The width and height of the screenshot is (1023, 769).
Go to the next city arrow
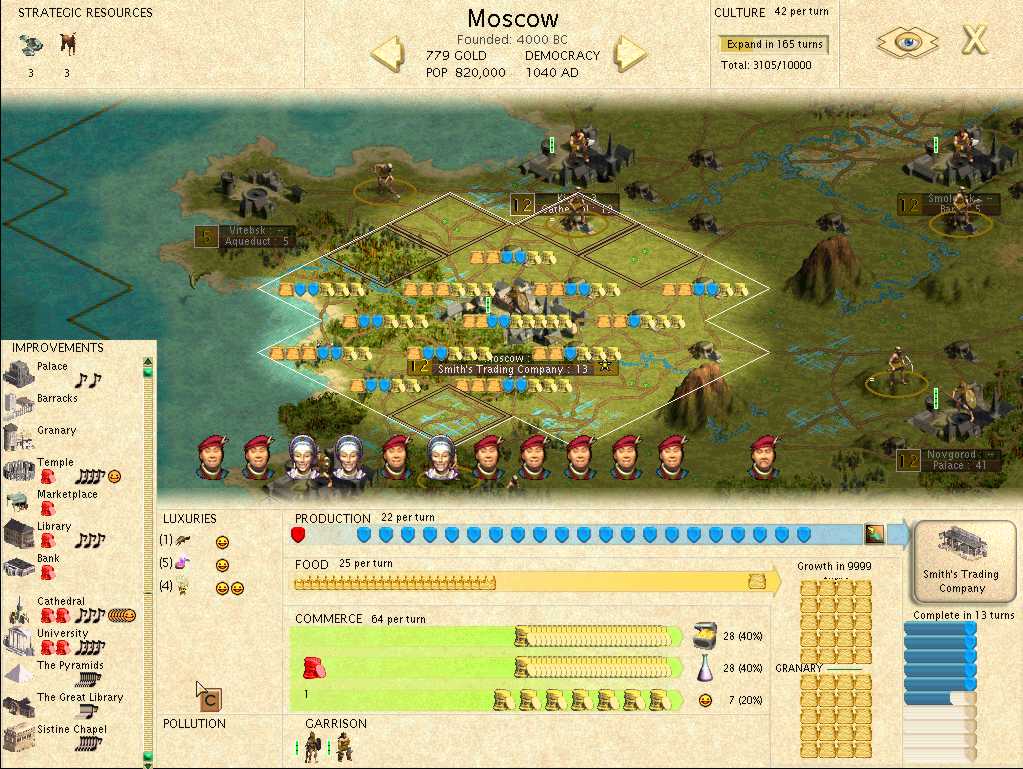[x=631, y=52]
